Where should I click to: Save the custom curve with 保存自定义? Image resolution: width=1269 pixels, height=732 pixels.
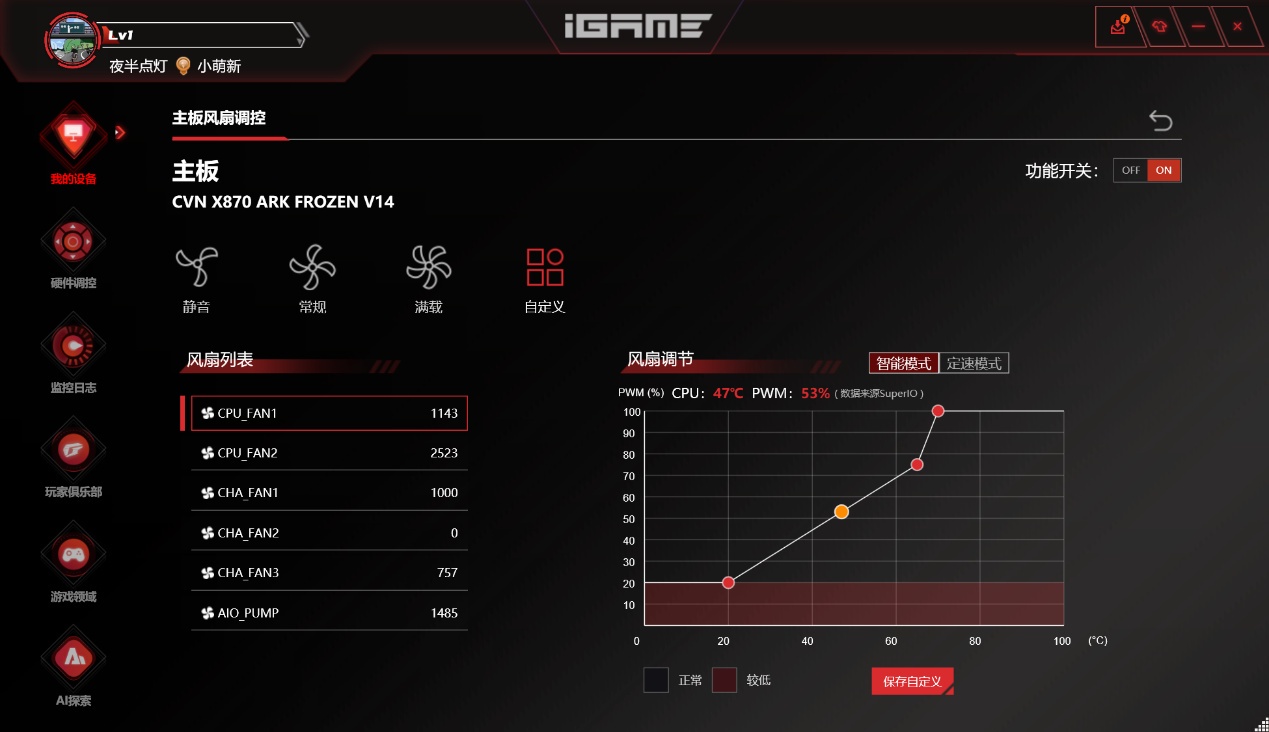tap(912, 681)
